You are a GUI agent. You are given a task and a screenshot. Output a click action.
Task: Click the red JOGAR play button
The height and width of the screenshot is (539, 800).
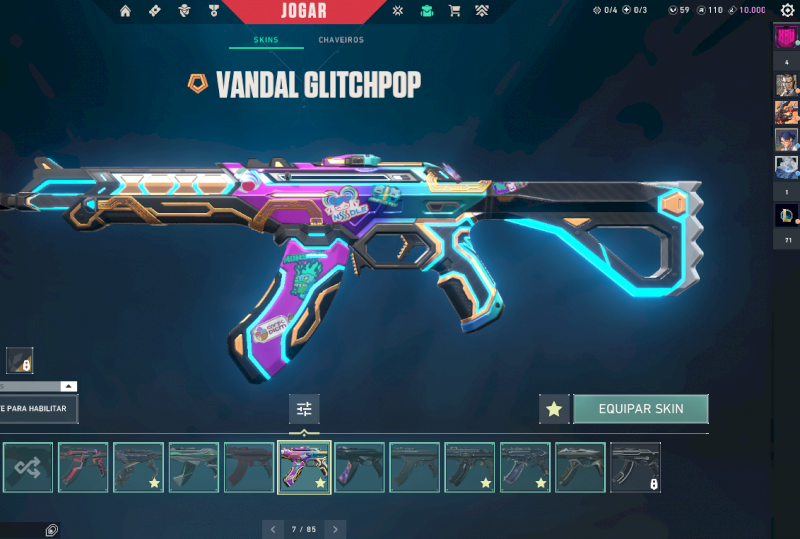304,11
